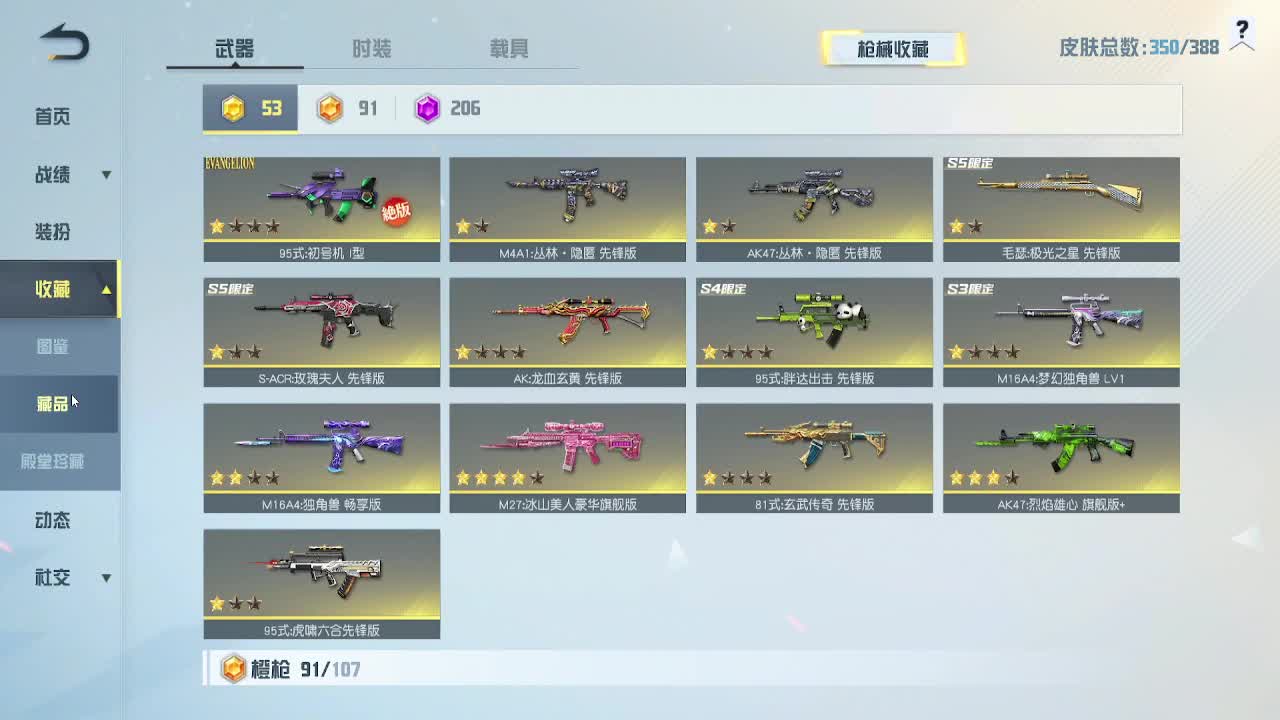This screenshot has width=1280, height=720.
Task: Select the orange rarity filter showing 91
Action: [347, 108]
